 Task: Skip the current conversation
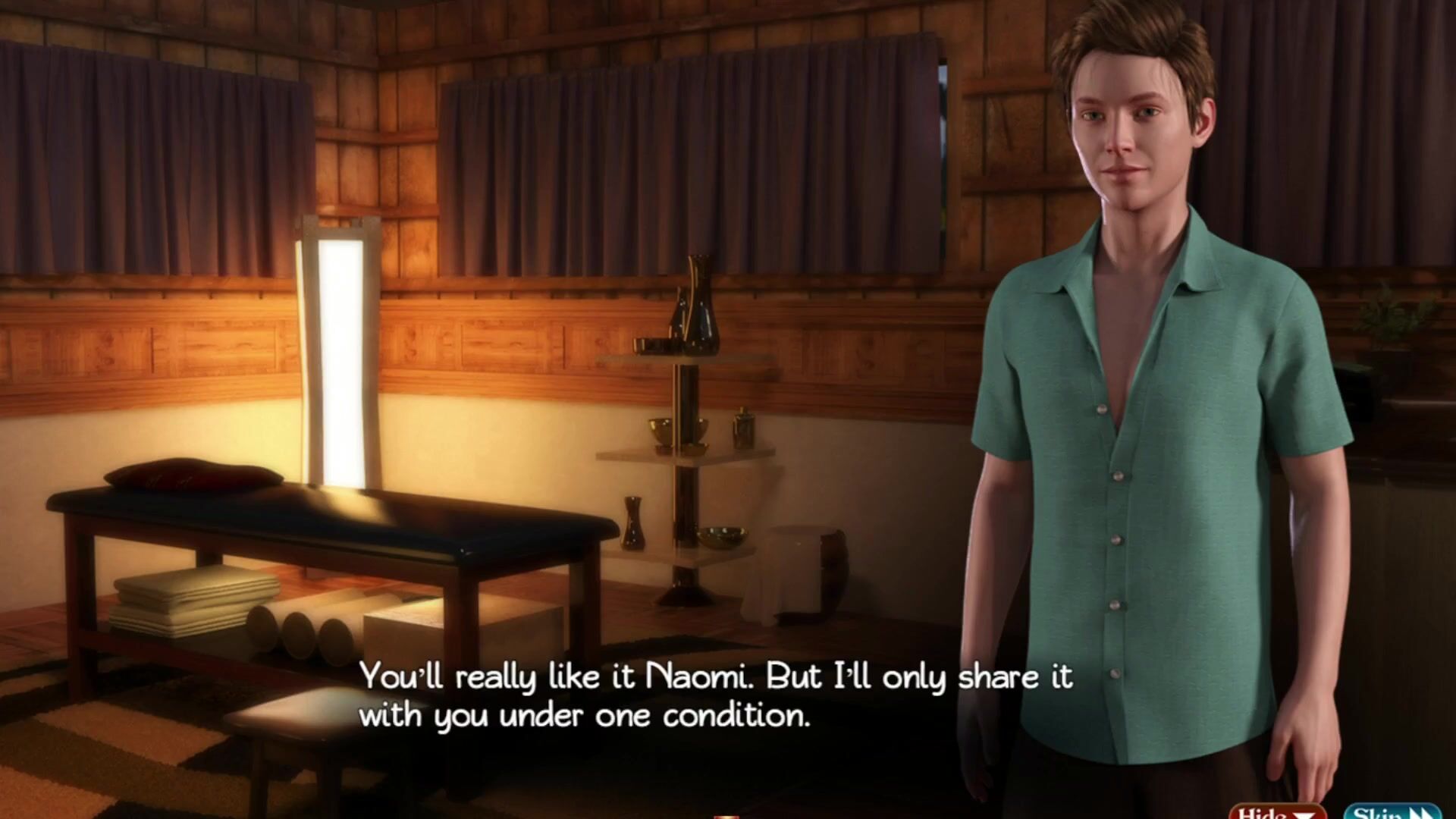pyautogui.click(x=1392, y=812)
